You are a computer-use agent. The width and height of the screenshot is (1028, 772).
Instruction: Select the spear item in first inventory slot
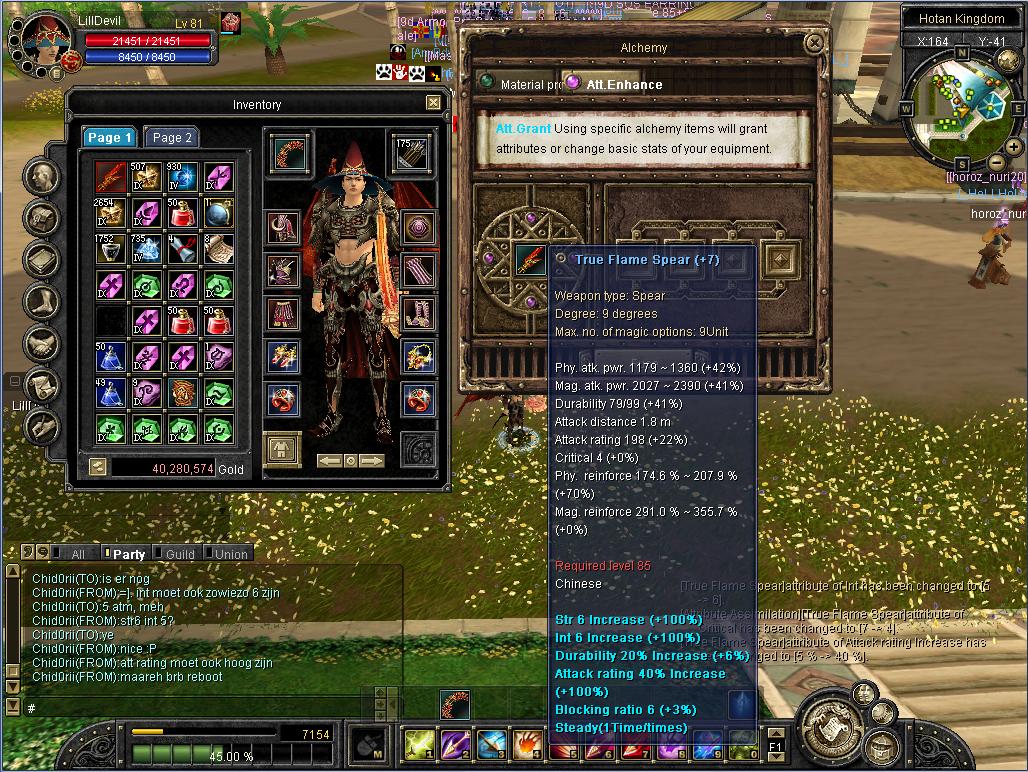[111, 179]
